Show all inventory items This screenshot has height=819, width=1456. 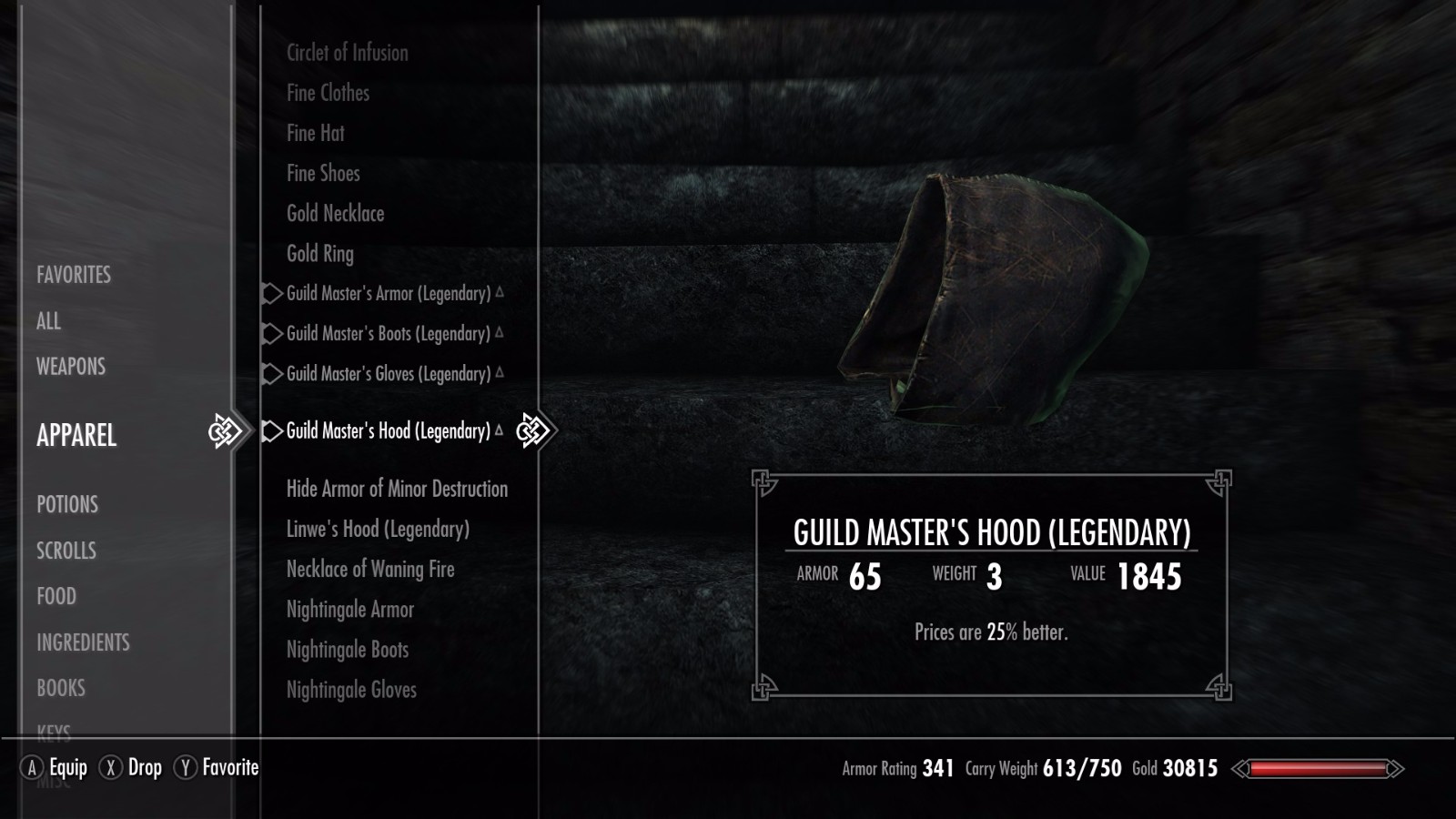(49, 321)
